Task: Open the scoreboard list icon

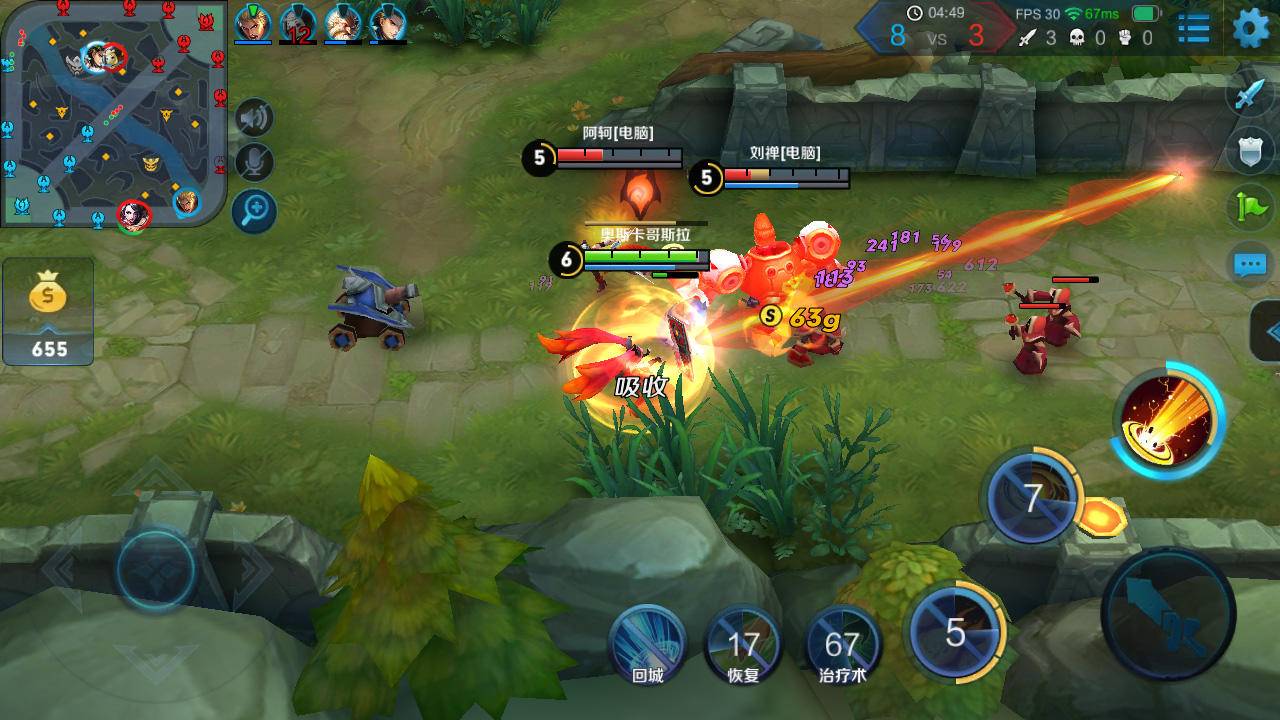Action: [1193, 28]
